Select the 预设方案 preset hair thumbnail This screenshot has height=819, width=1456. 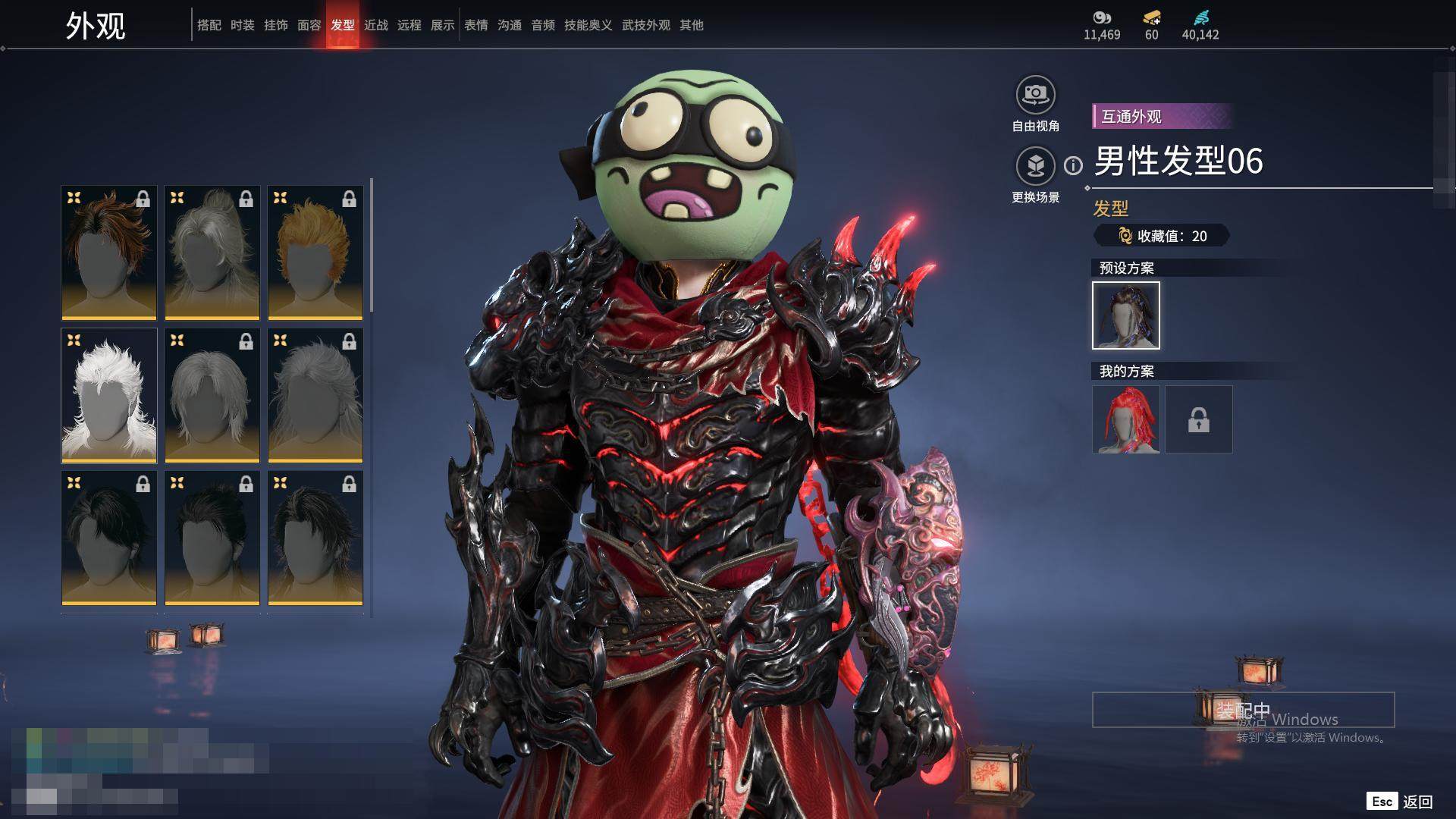(x=1126, y=315)
